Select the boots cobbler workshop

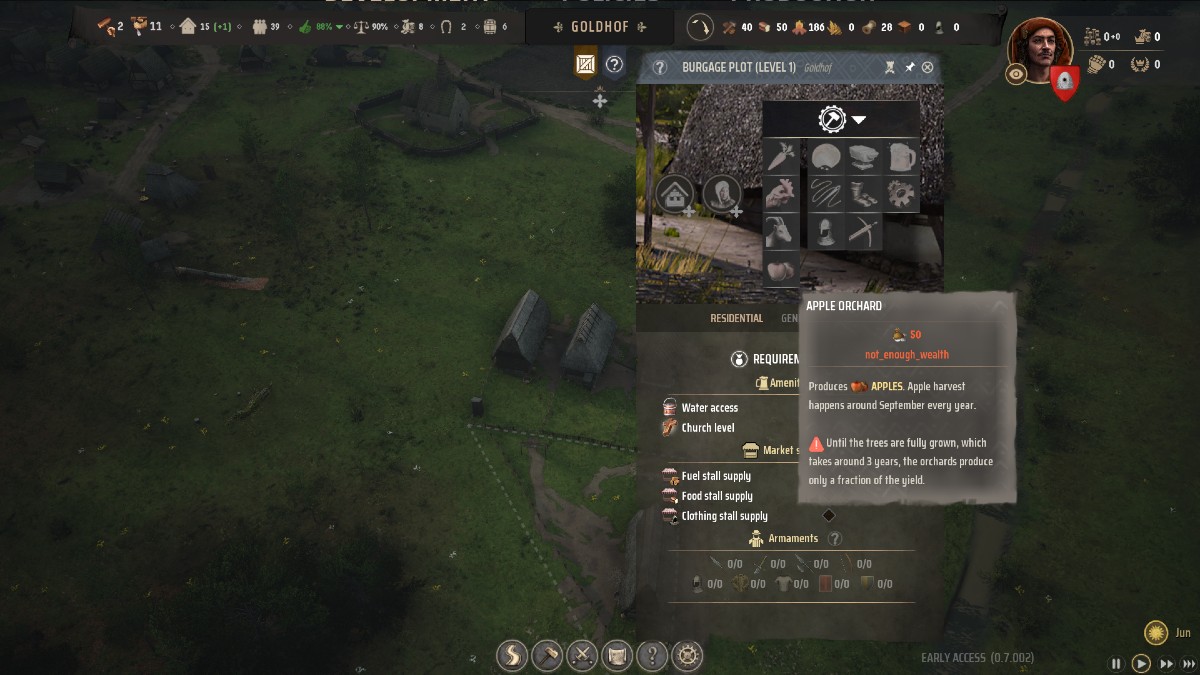click(864, 193)
